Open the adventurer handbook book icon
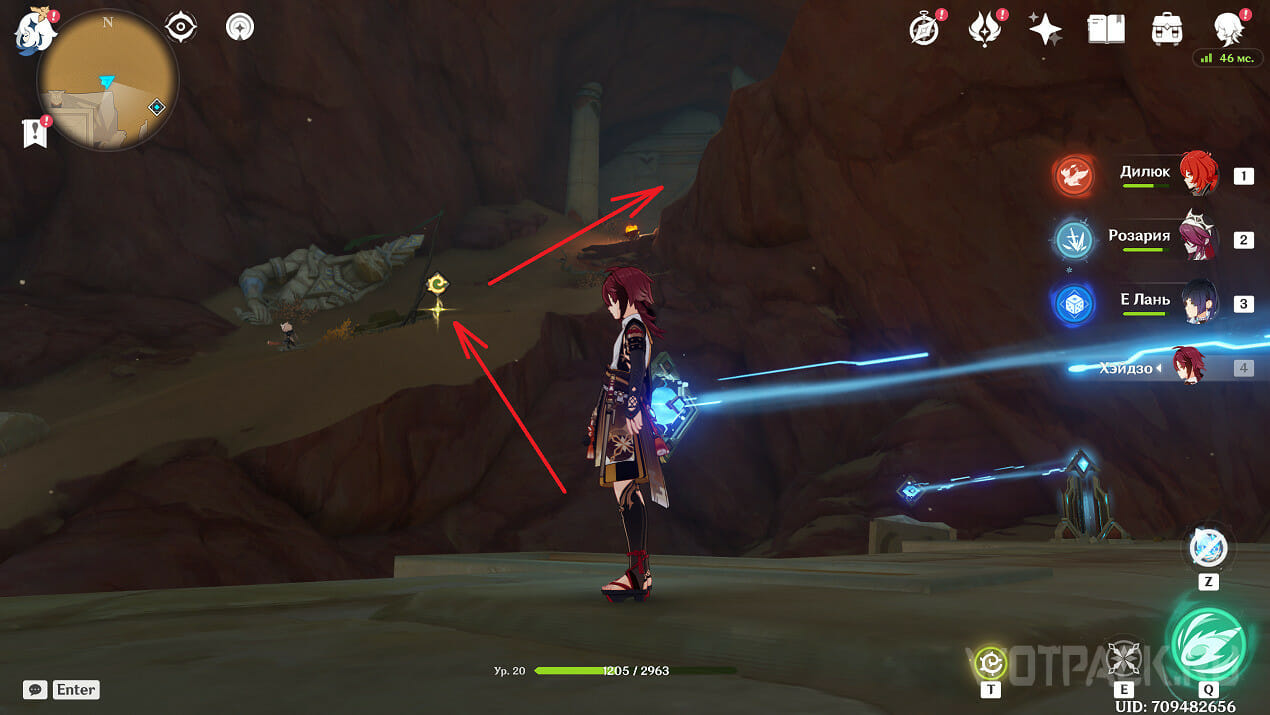This screenshot has height=715, width=1270. click(1106, 29)
